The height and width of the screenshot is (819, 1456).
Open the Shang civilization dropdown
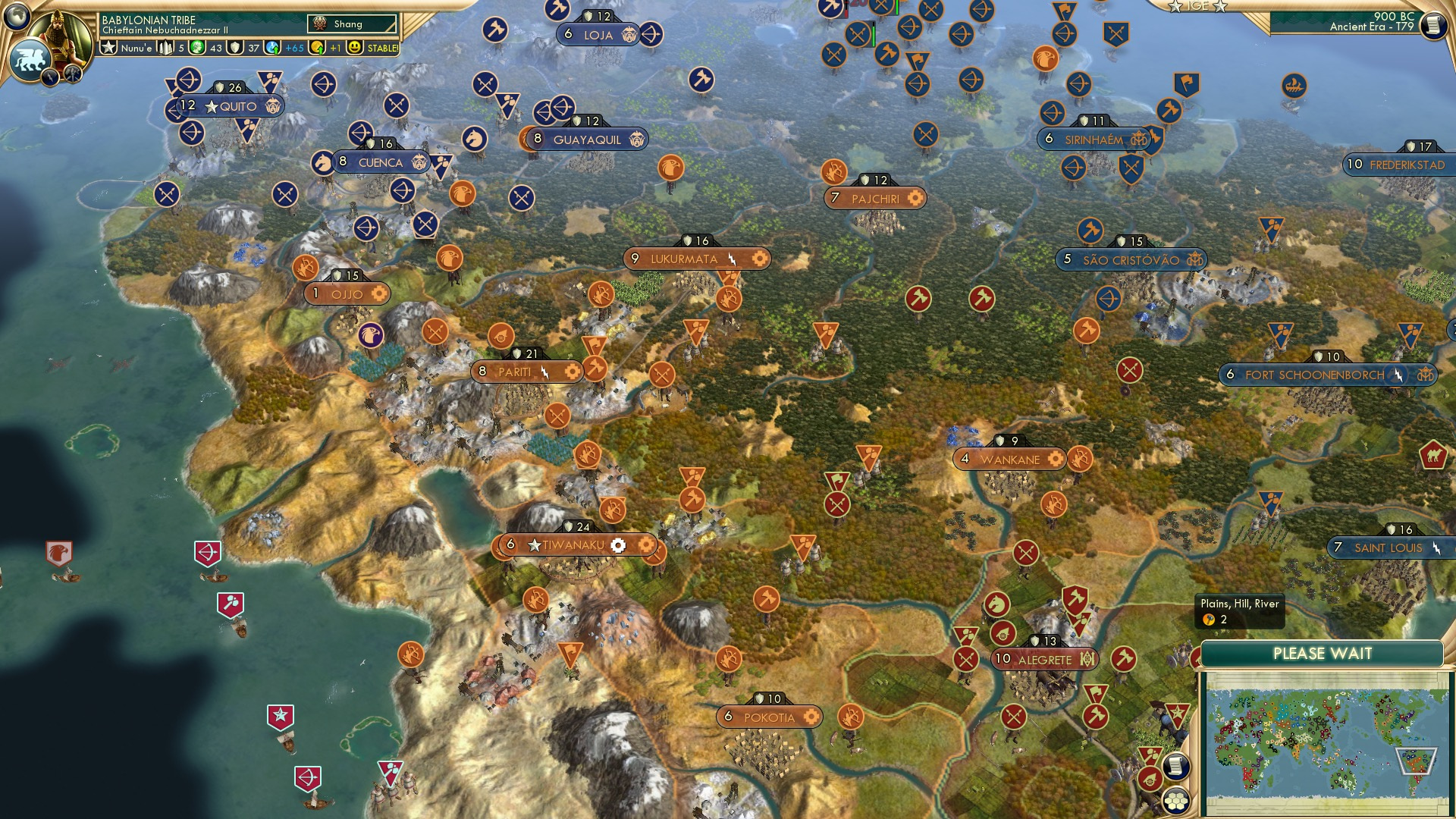pos(350,24)
